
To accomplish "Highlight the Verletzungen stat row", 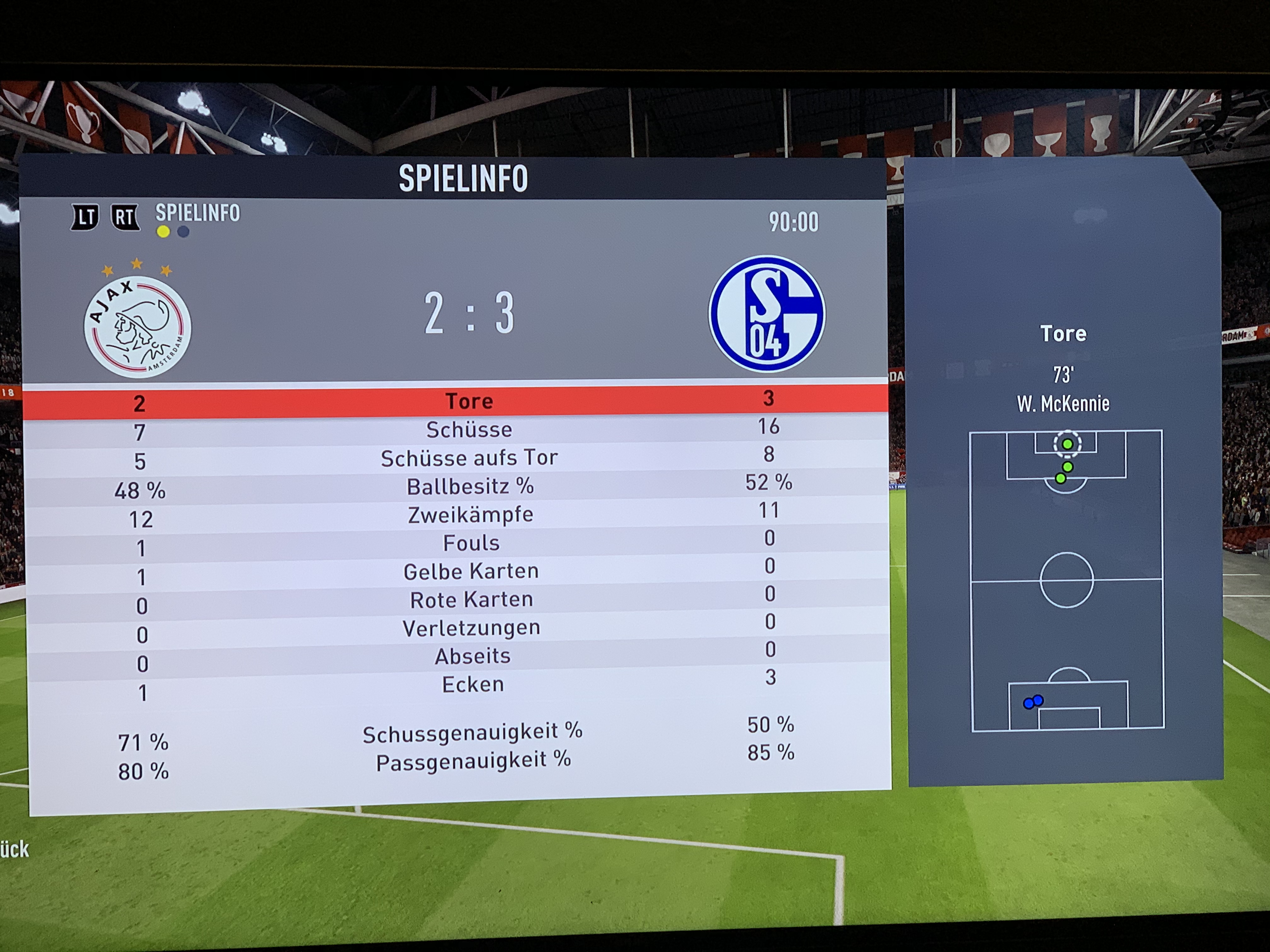I will (472, 628).
